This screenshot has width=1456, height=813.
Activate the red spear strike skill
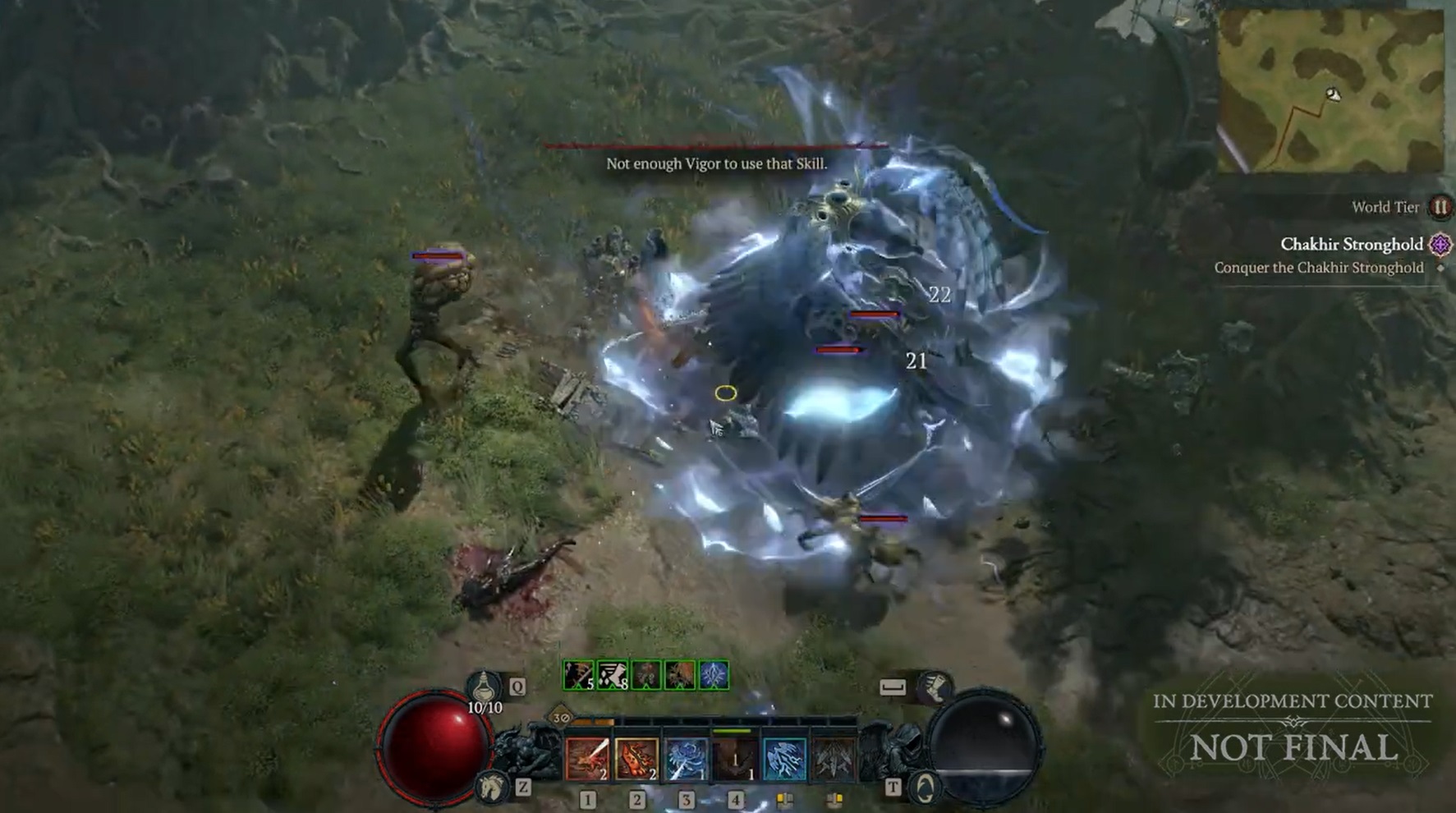click(587, 758)
